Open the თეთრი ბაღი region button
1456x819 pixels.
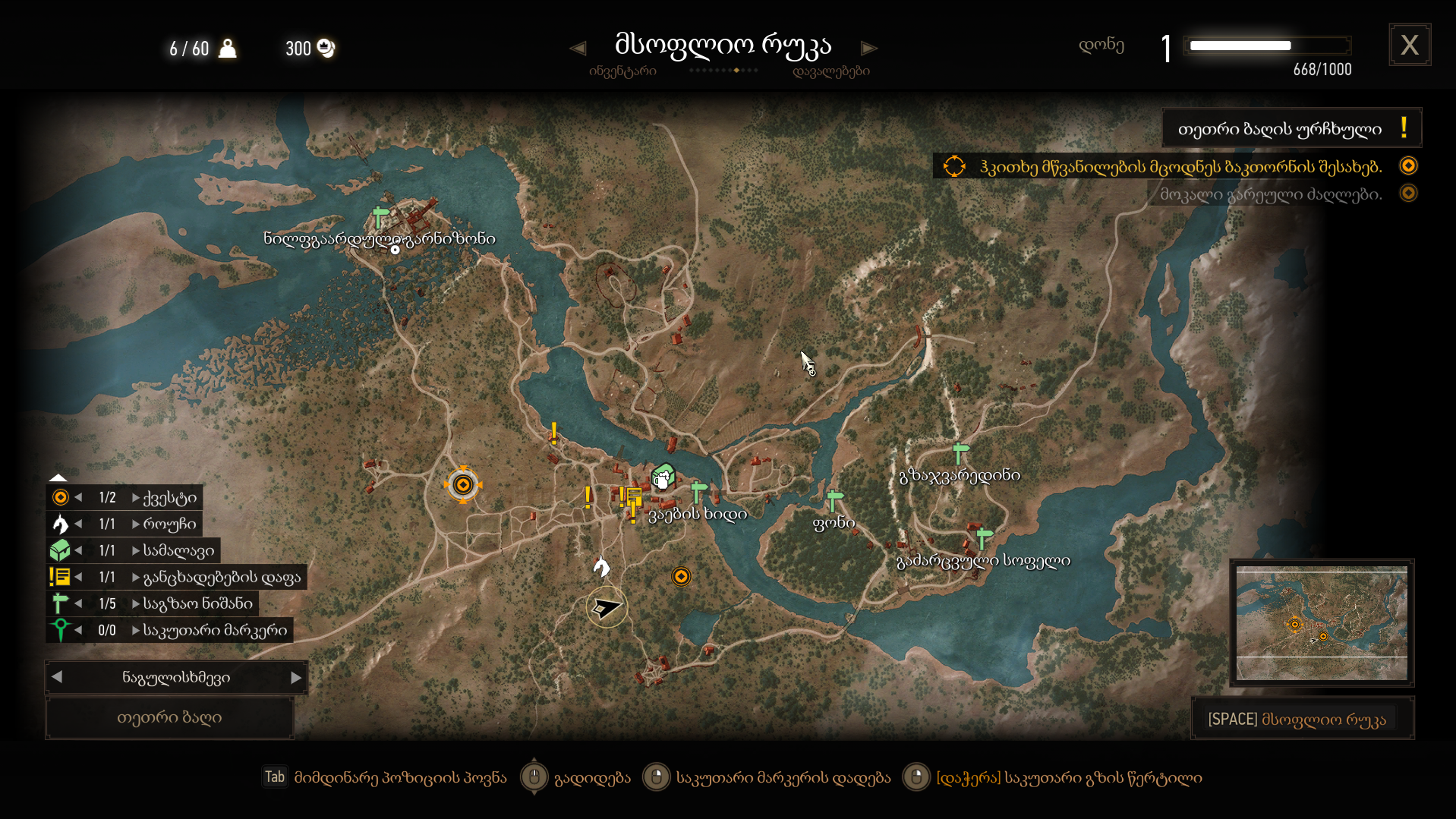pos(169,718)
